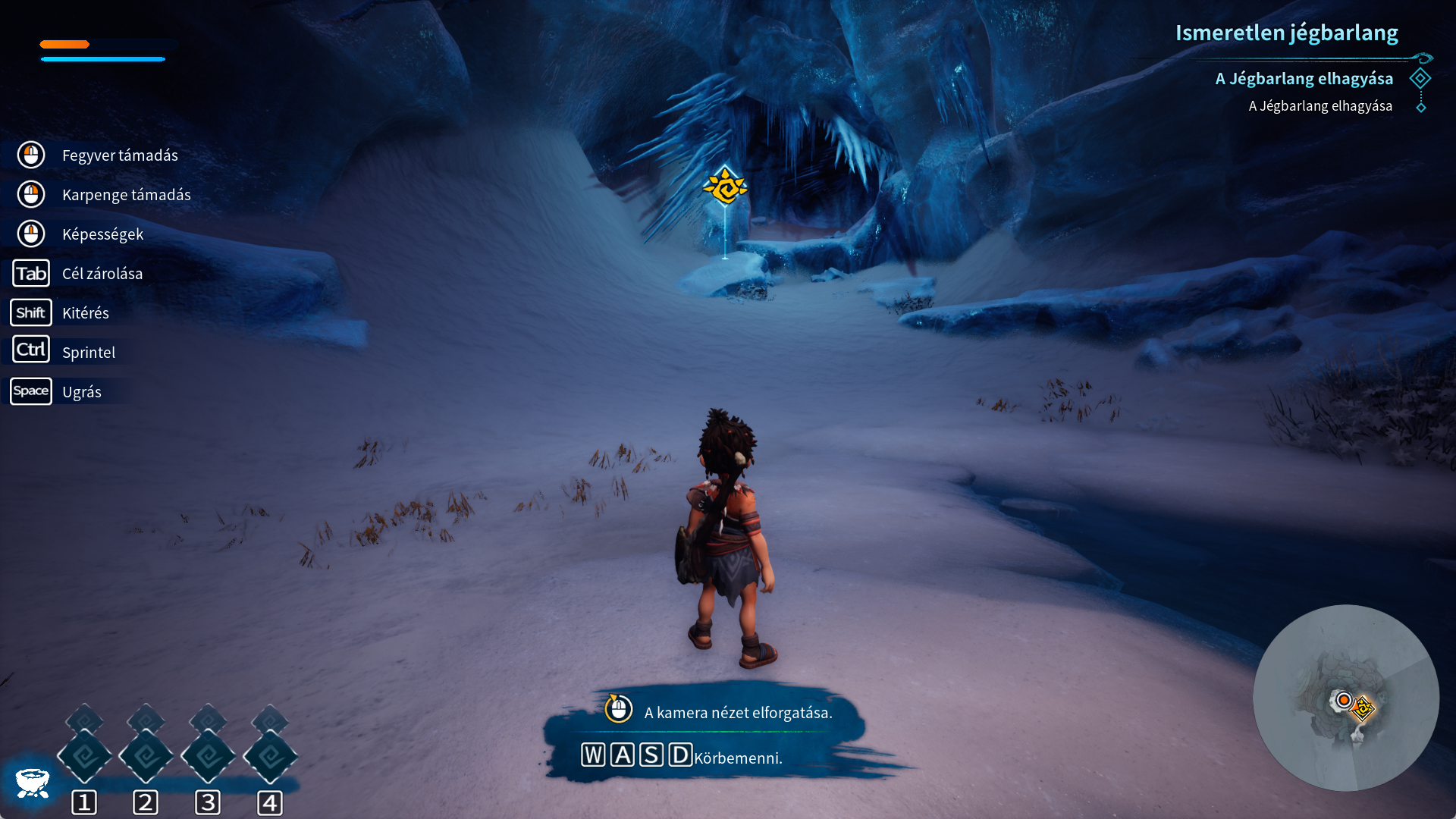Screen dimensions: 1456x819
Task: Click the tracked quest title A Jégbarlang elhagyása
Action: point(1304,79)
